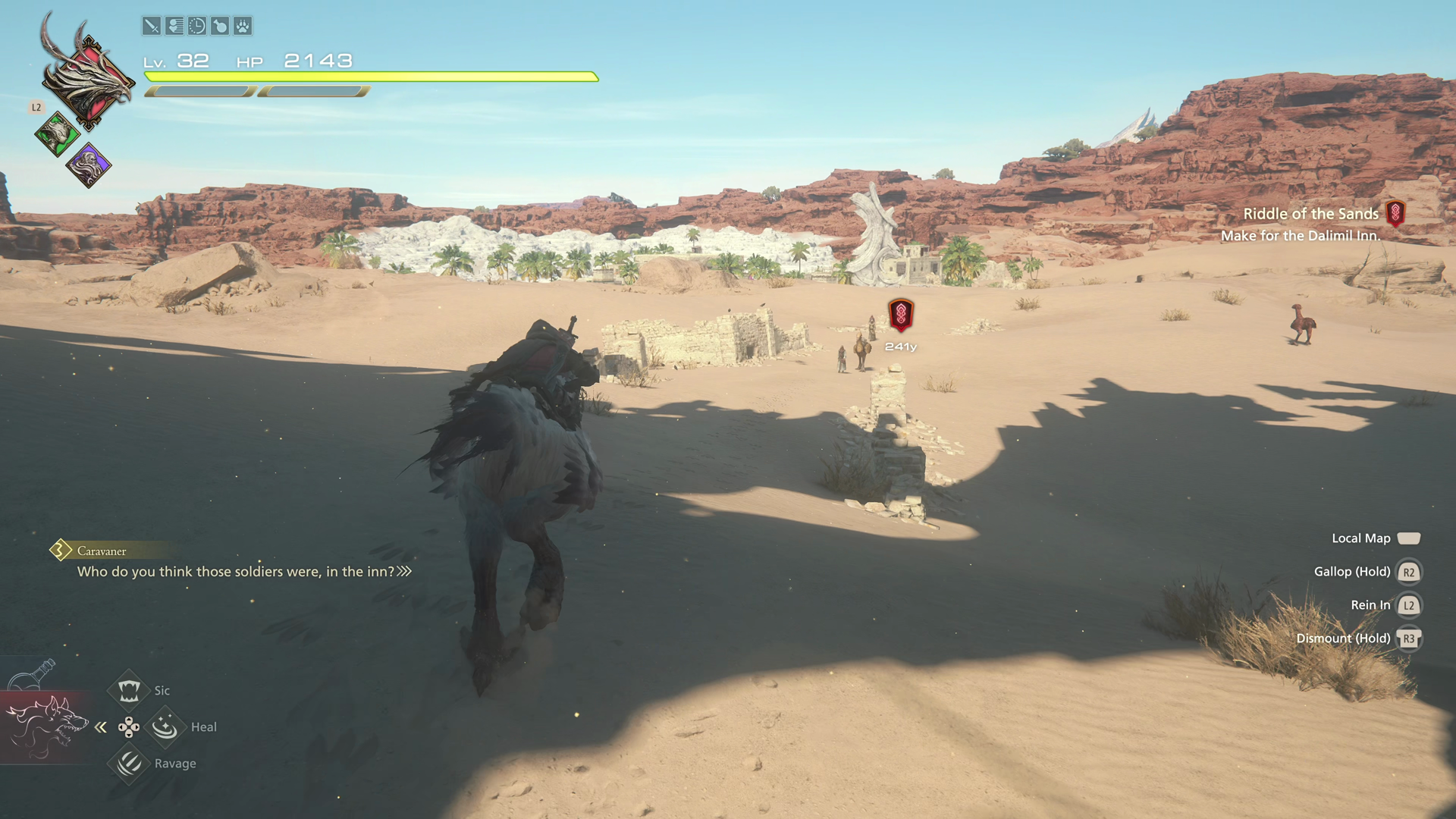The image size is (1456, 819).
Task: Open the Riddle of the Sands quest tracker
Action: pos(1311,215)
